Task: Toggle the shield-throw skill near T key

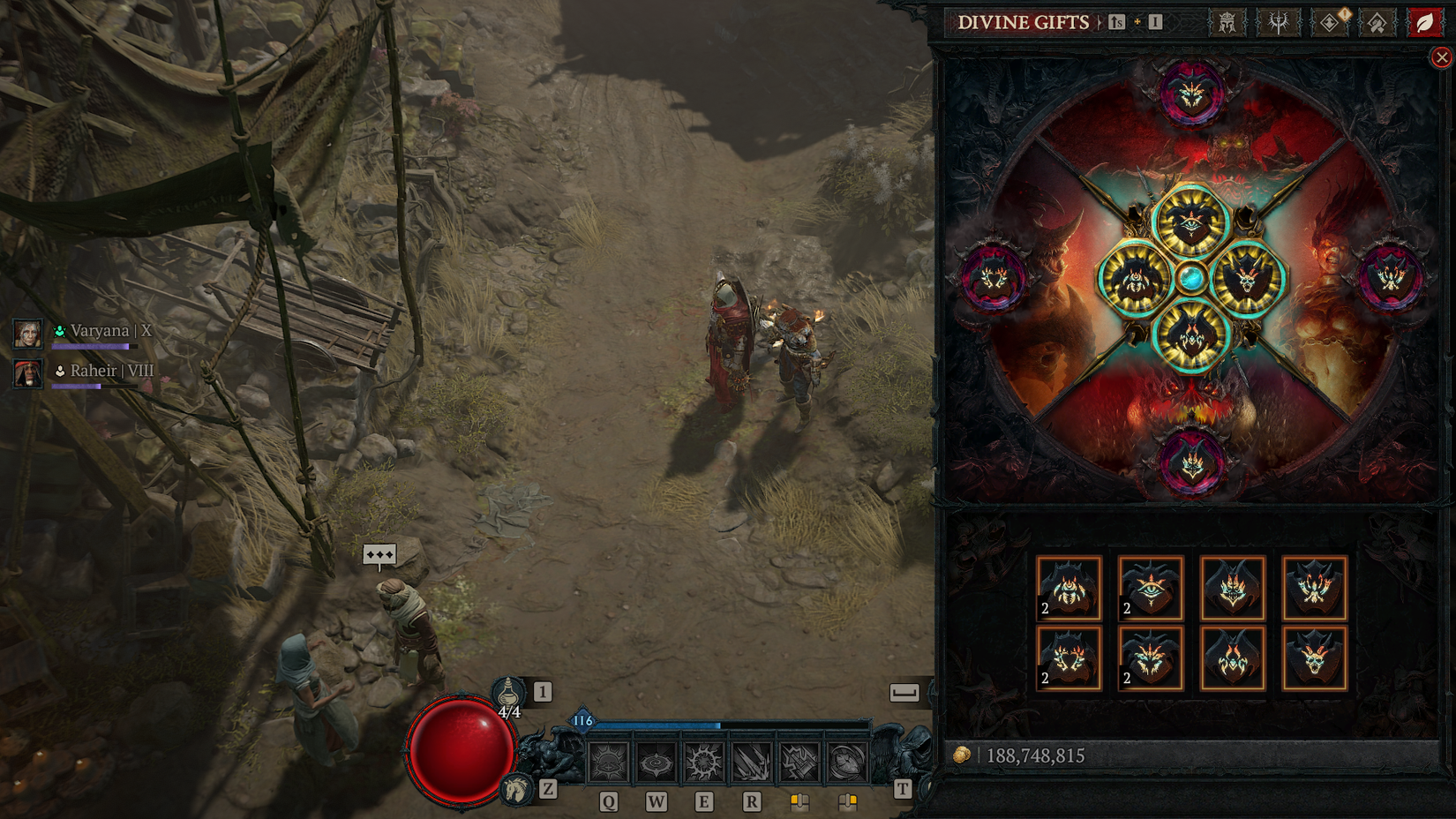Action: pos(847,763)
